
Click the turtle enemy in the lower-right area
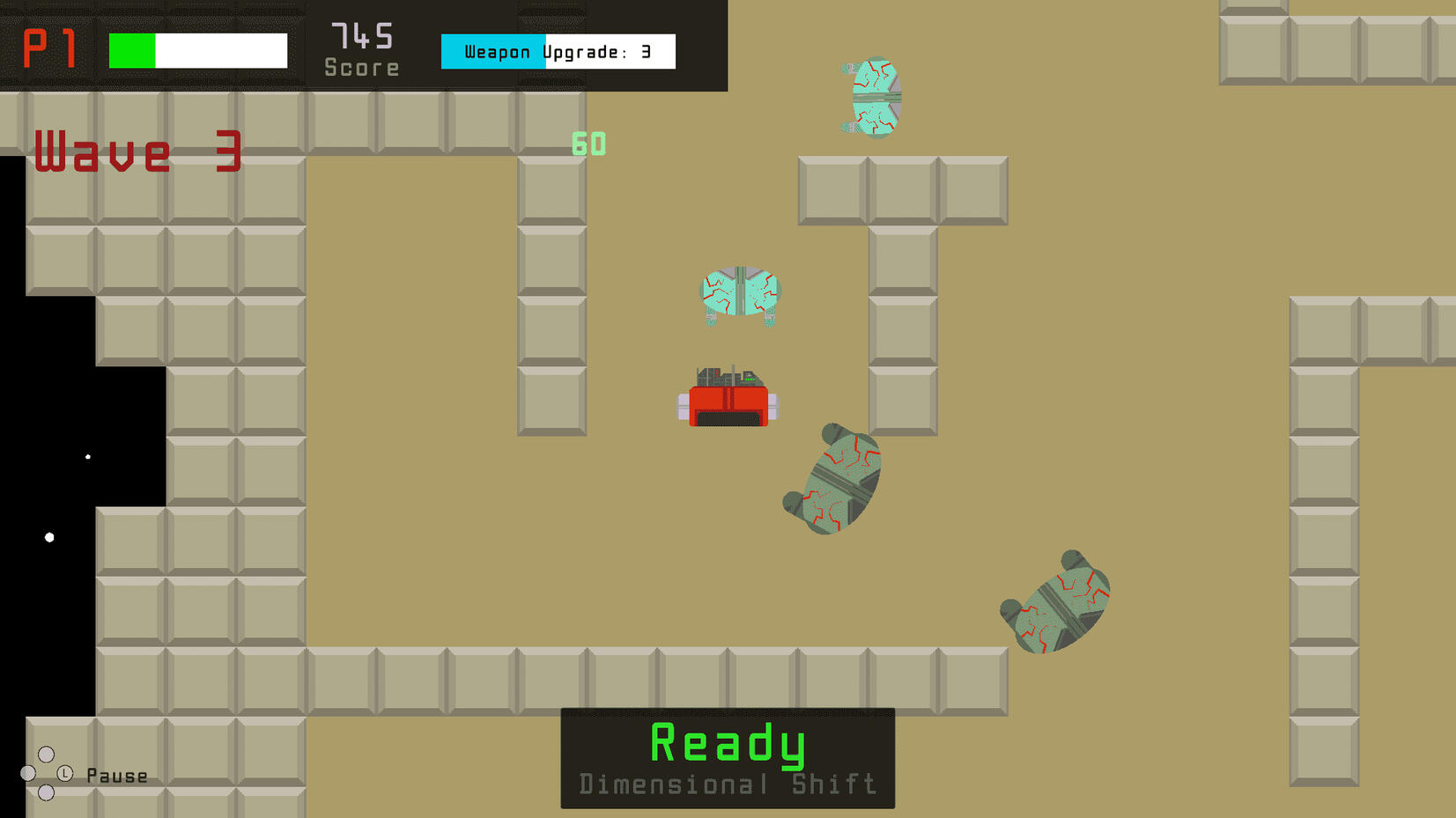[1054, 599]
